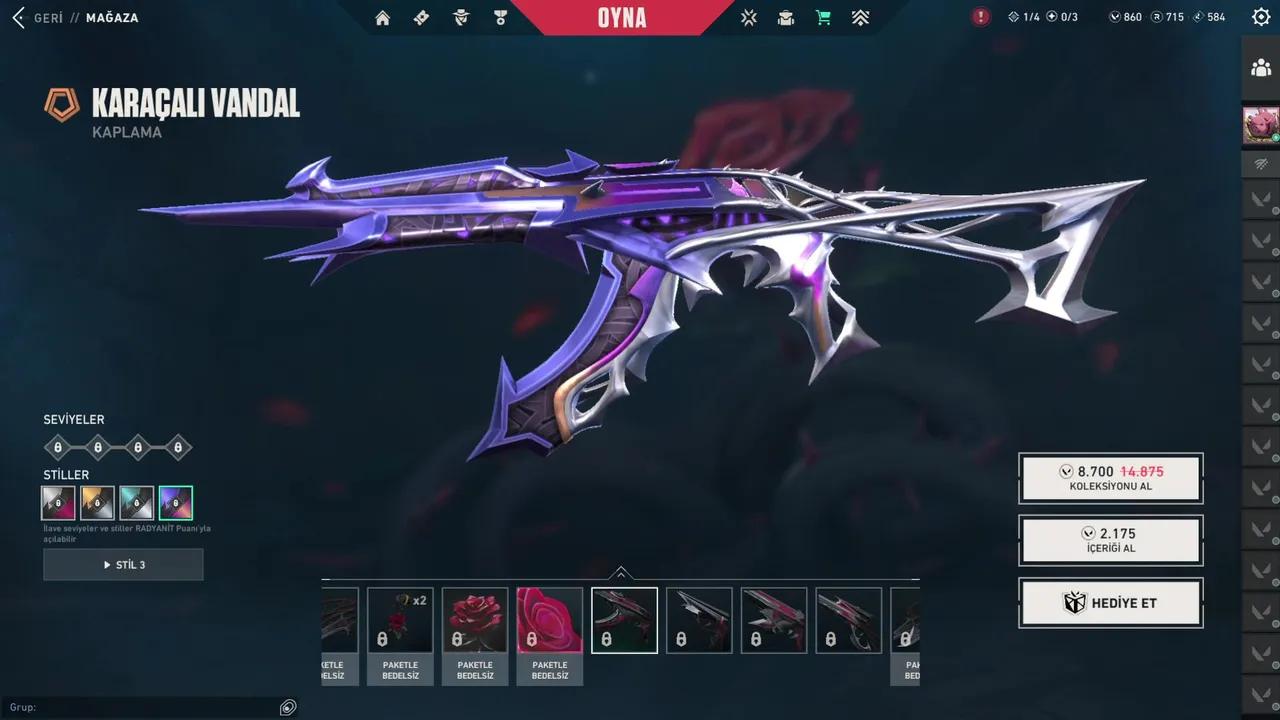The image size is (1280, 720).
Task: Open the Battle Pass ticket icon
Action: coord(421,17)
